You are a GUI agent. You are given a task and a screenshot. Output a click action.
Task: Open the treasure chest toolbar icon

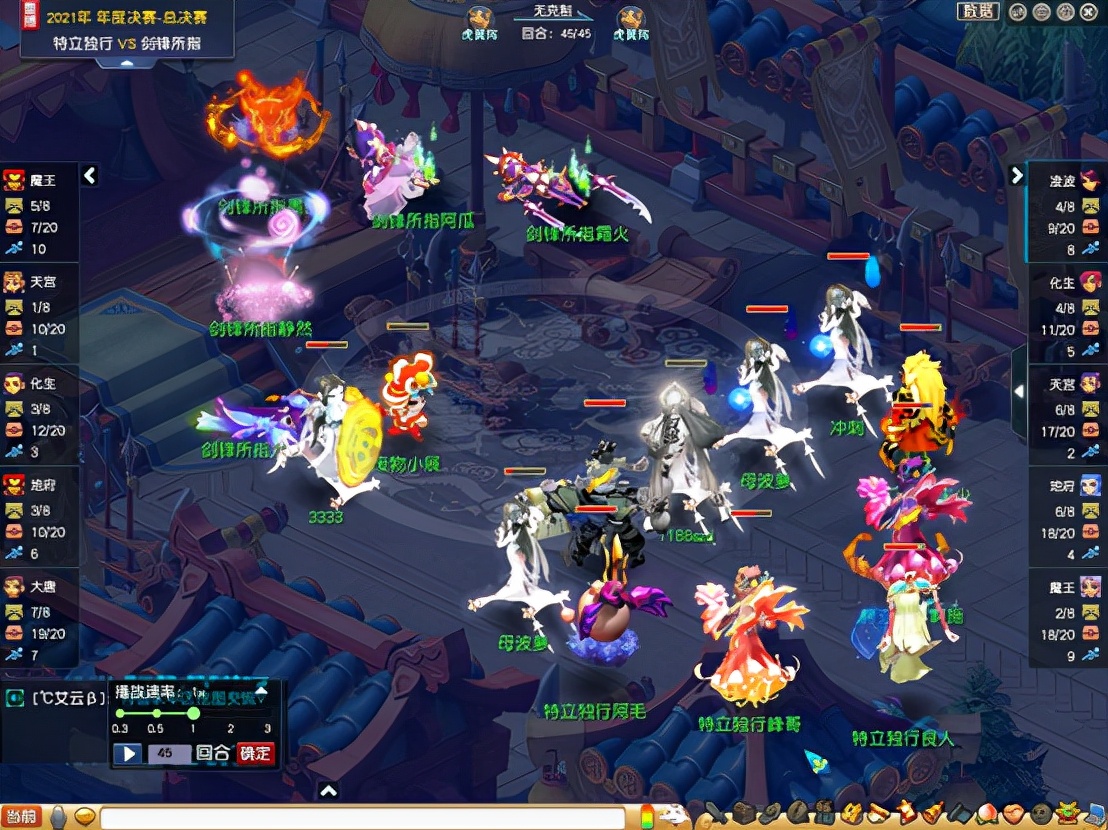(743, 814)
